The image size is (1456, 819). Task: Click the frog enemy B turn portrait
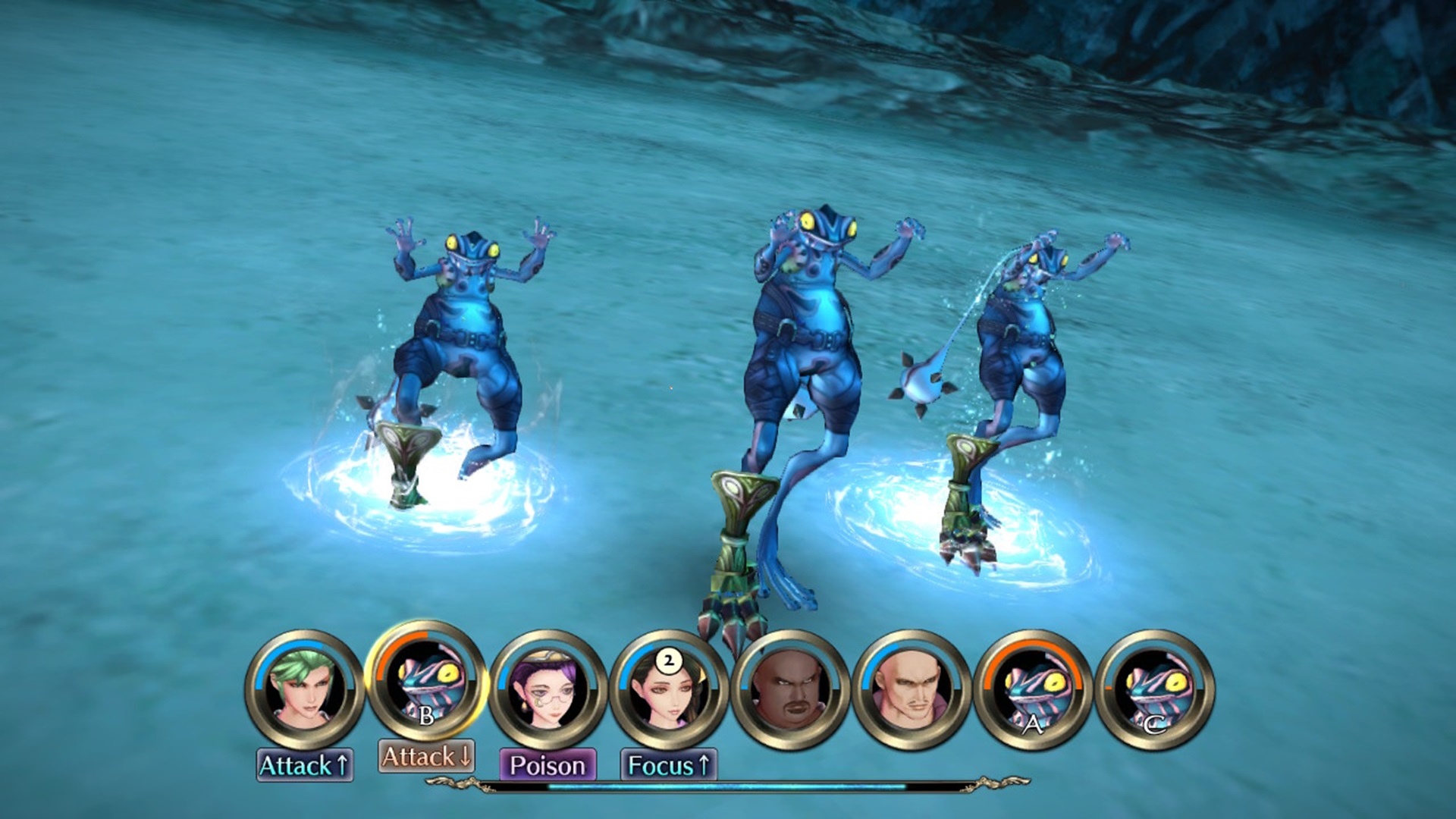(426, 682)
